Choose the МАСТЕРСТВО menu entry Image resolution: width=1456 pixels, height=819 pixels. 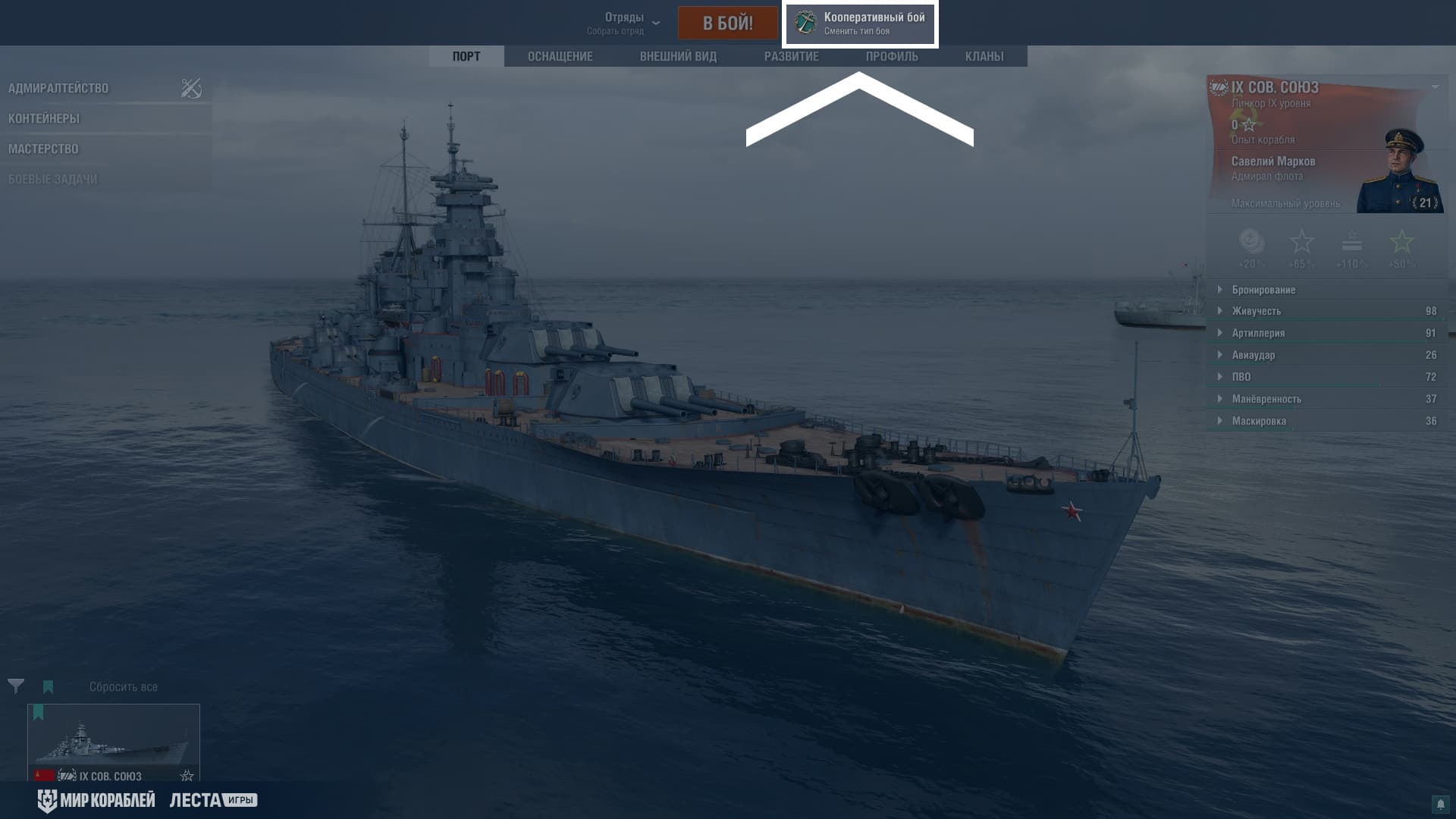coord(43,149)
